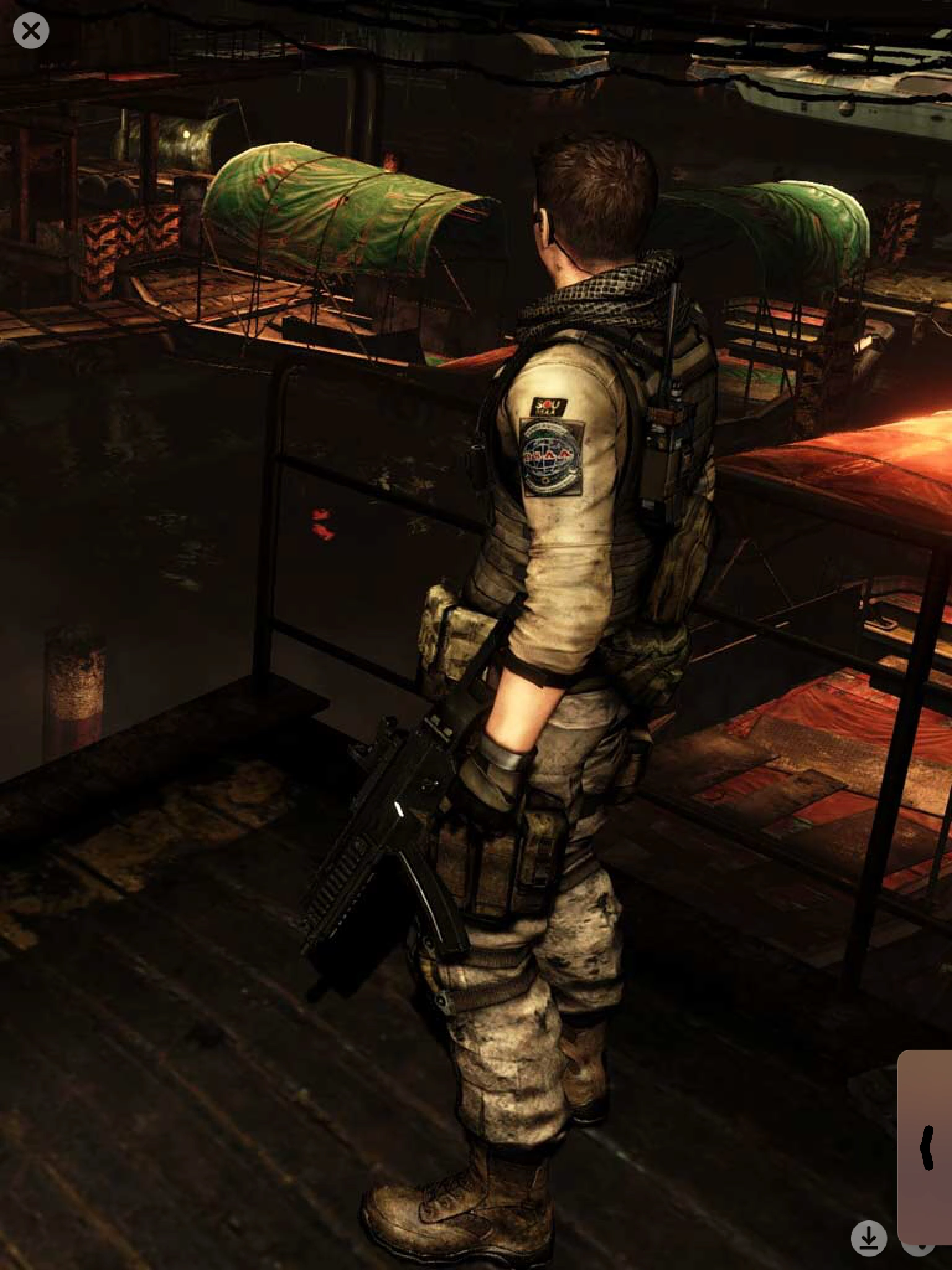This screenshot has height=1270, width=952.
Task: Select the SOU tab above the shoulder patch
Action: 548,407
